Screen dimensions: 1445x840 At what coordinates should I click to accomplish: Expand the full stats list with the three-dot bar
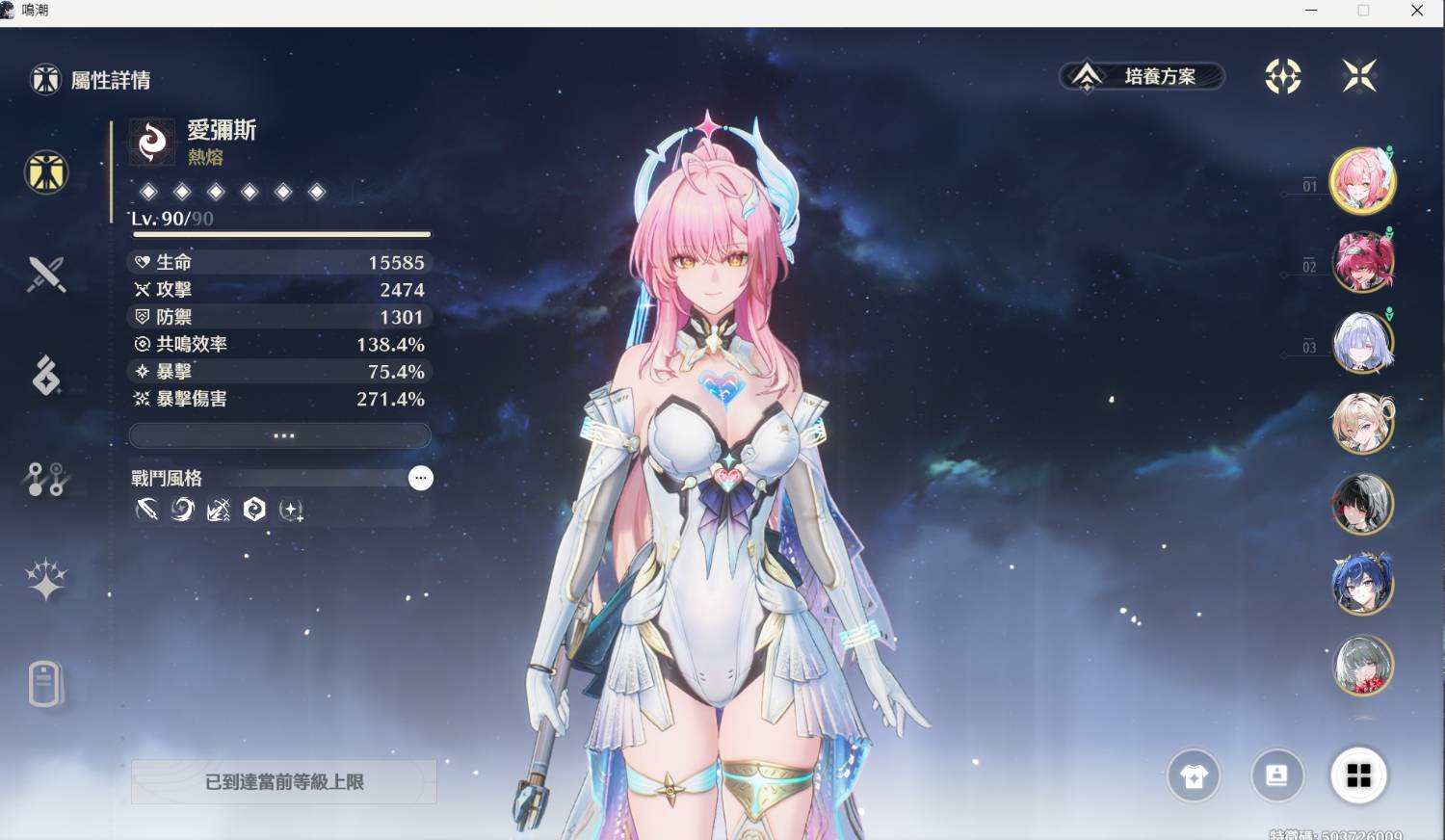click(x=280, y=435)
